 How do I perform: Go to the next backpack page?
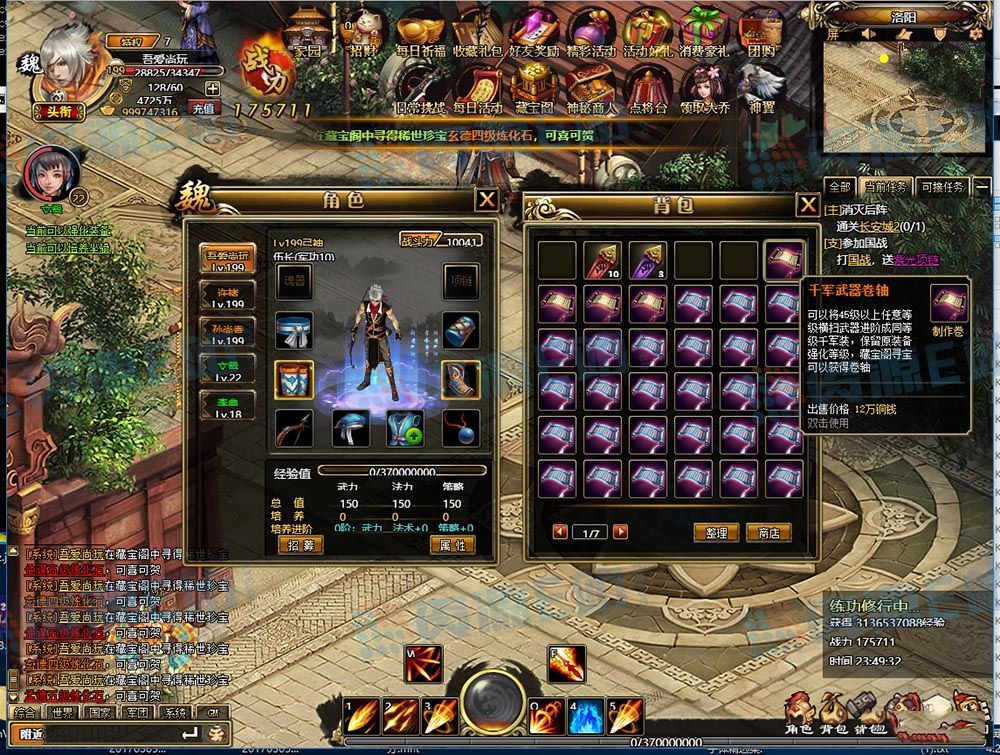[621, 532]
